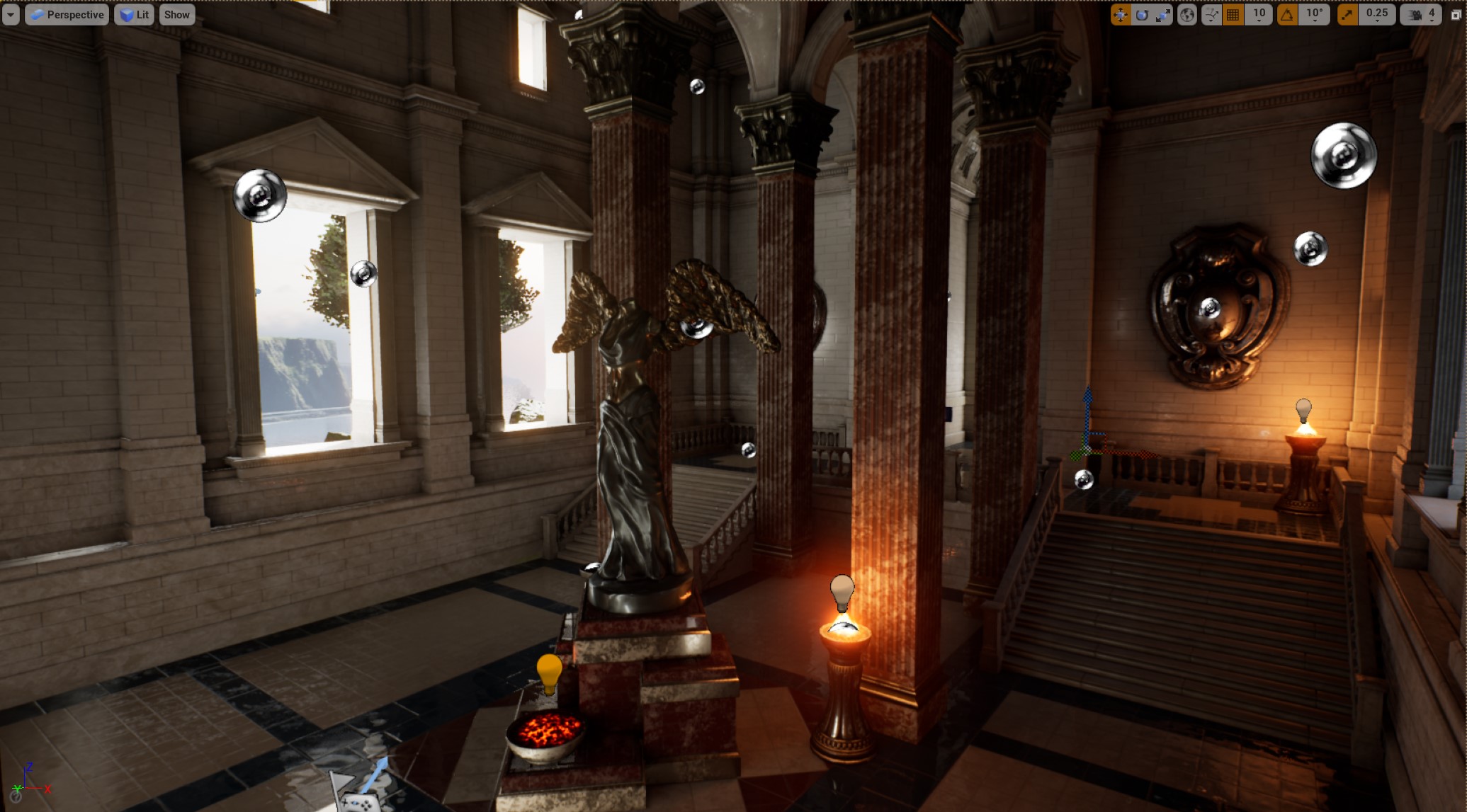Toggle scale snapping

click(1346, 14)
